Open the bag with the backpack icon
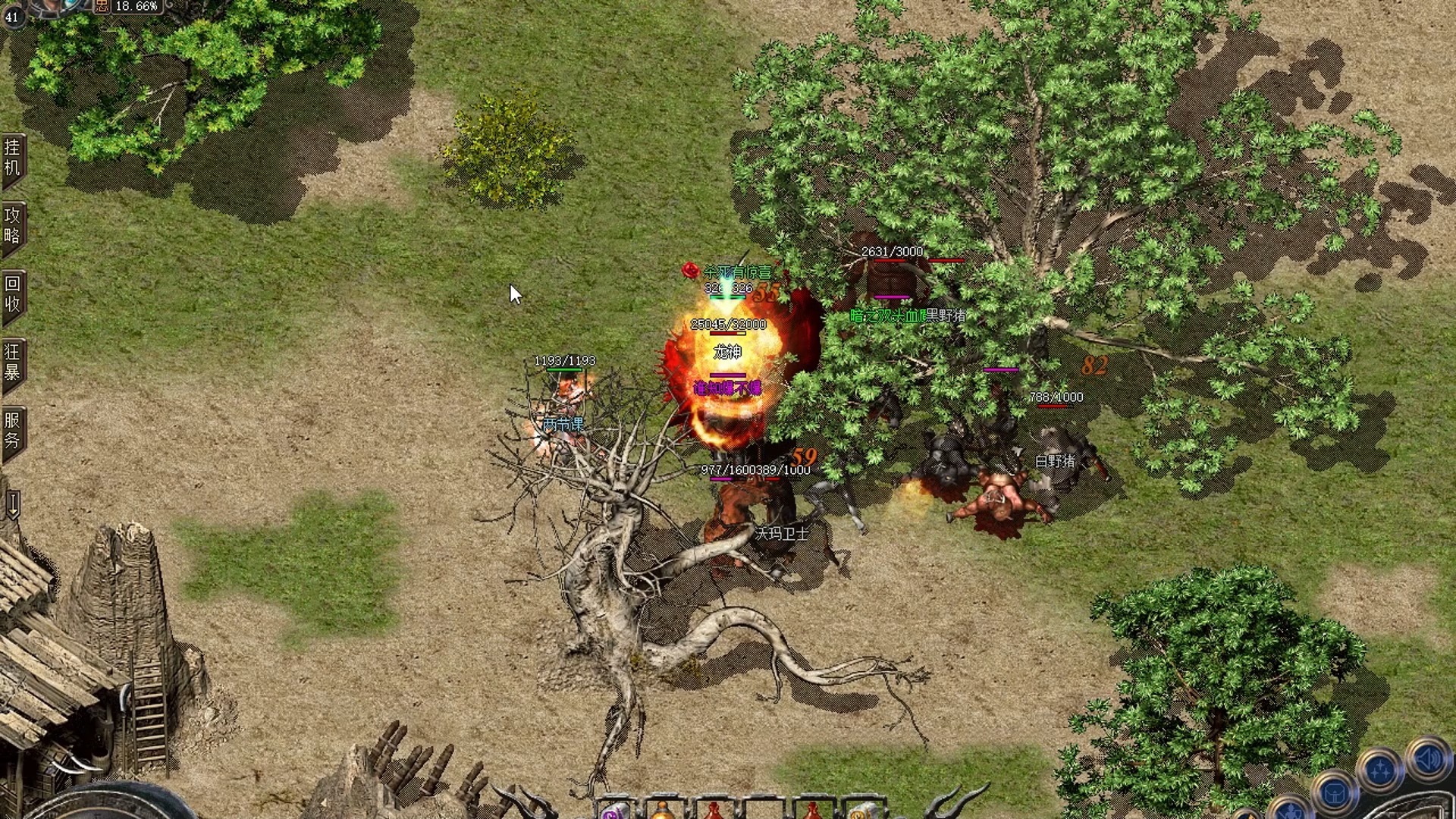 click(x=1335, y=793)
